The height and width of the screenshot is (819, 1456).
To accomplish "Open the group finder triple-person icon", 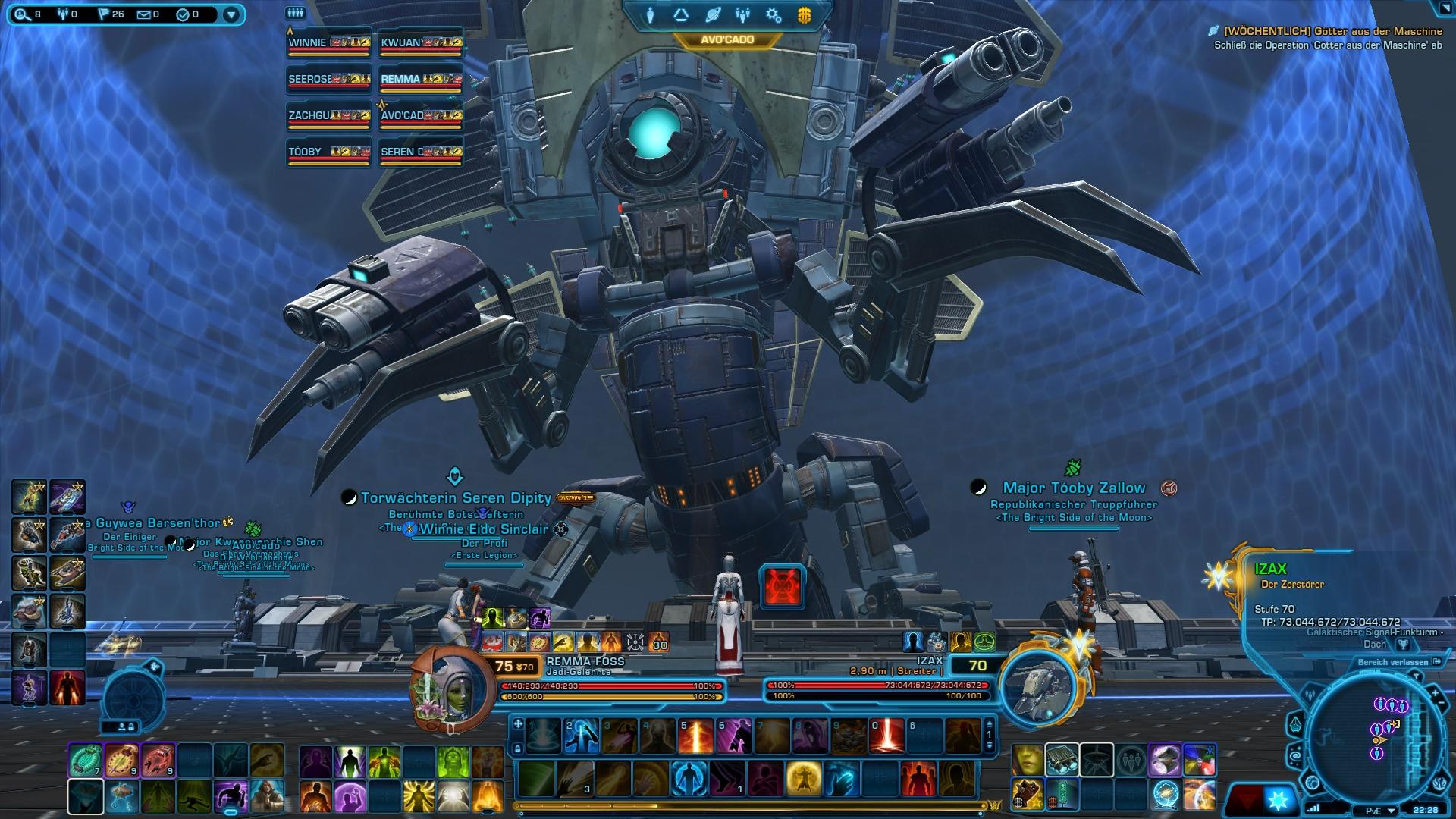I will click(742, 15).
